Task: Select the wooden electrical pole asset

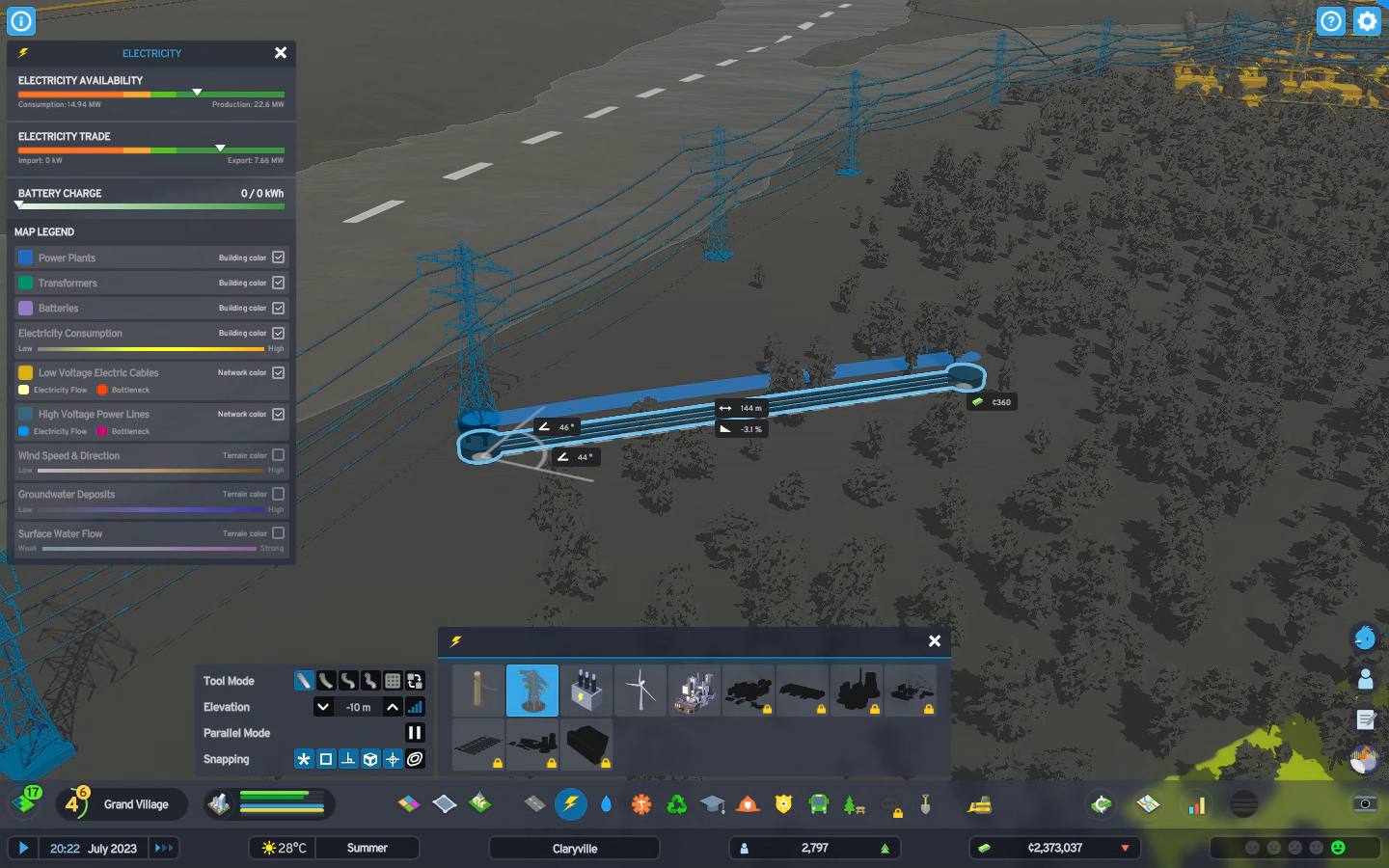Action: (478, 691)
